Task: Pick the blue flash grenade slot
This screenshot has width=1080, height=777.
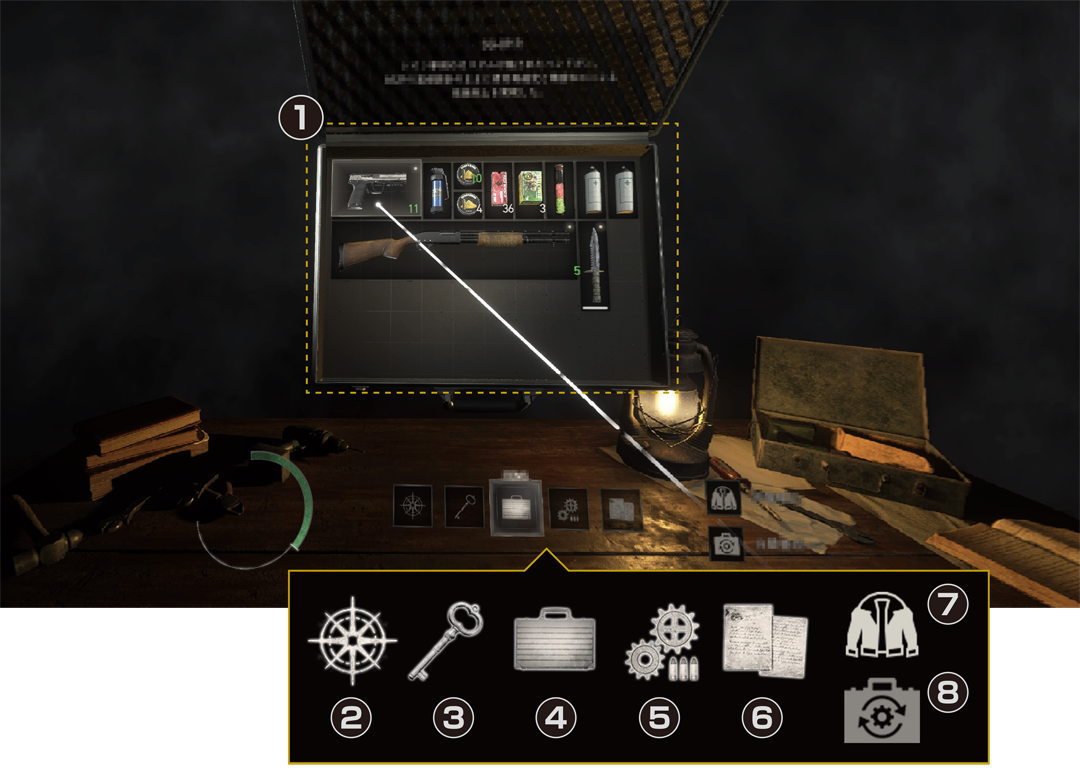Action: coord(436,190)
